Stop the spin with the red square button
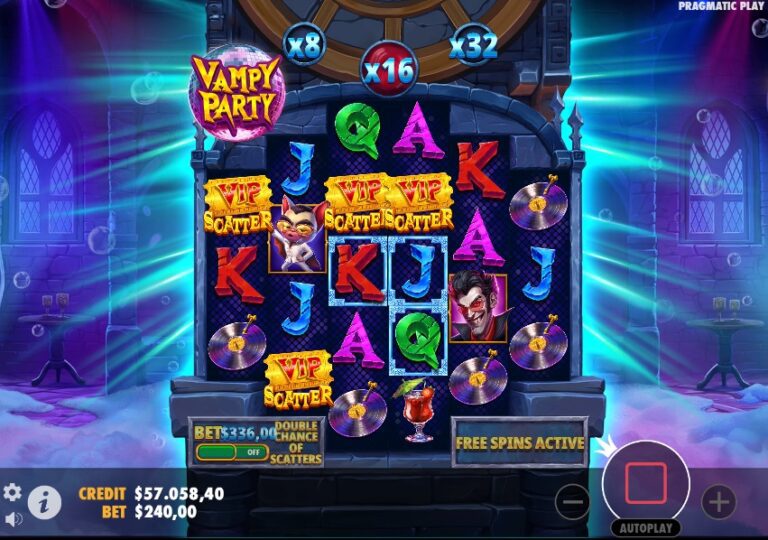Viewport: 768px width, 540px height. (x=645, y=483)
